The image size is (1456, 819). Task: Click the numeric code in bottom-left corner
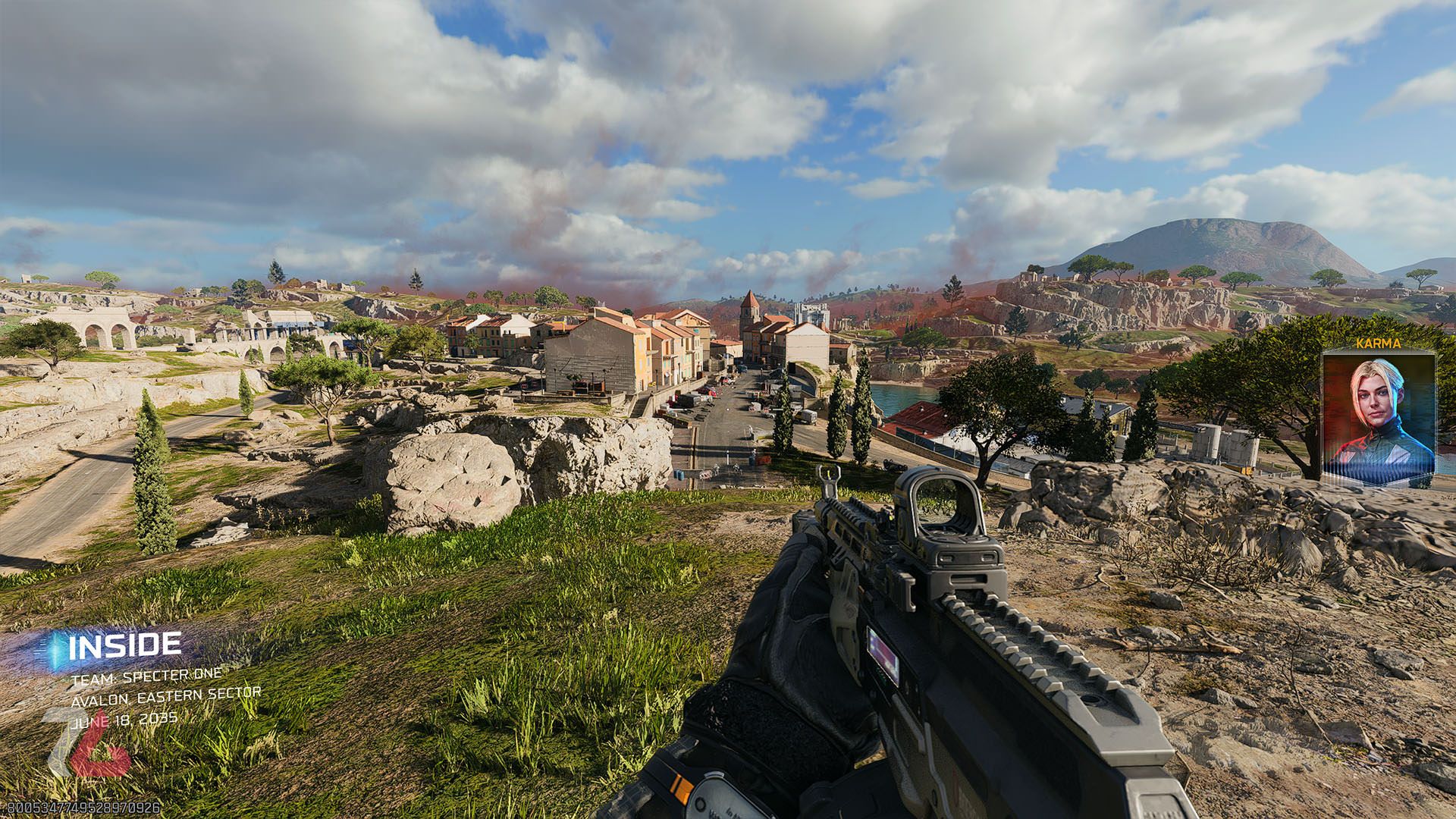click(x=83, y=808)
